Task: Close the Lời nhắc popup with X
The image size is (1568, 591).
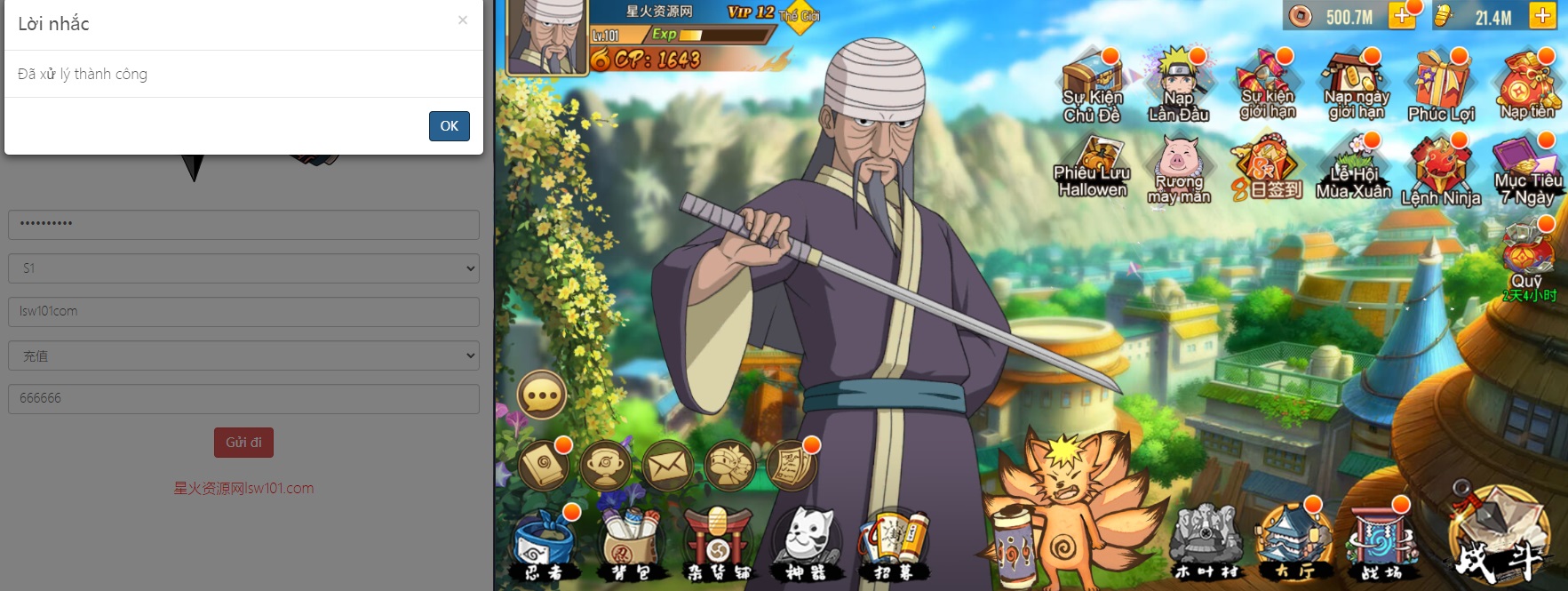Action: pyautogui.click(x=462, y=20)
